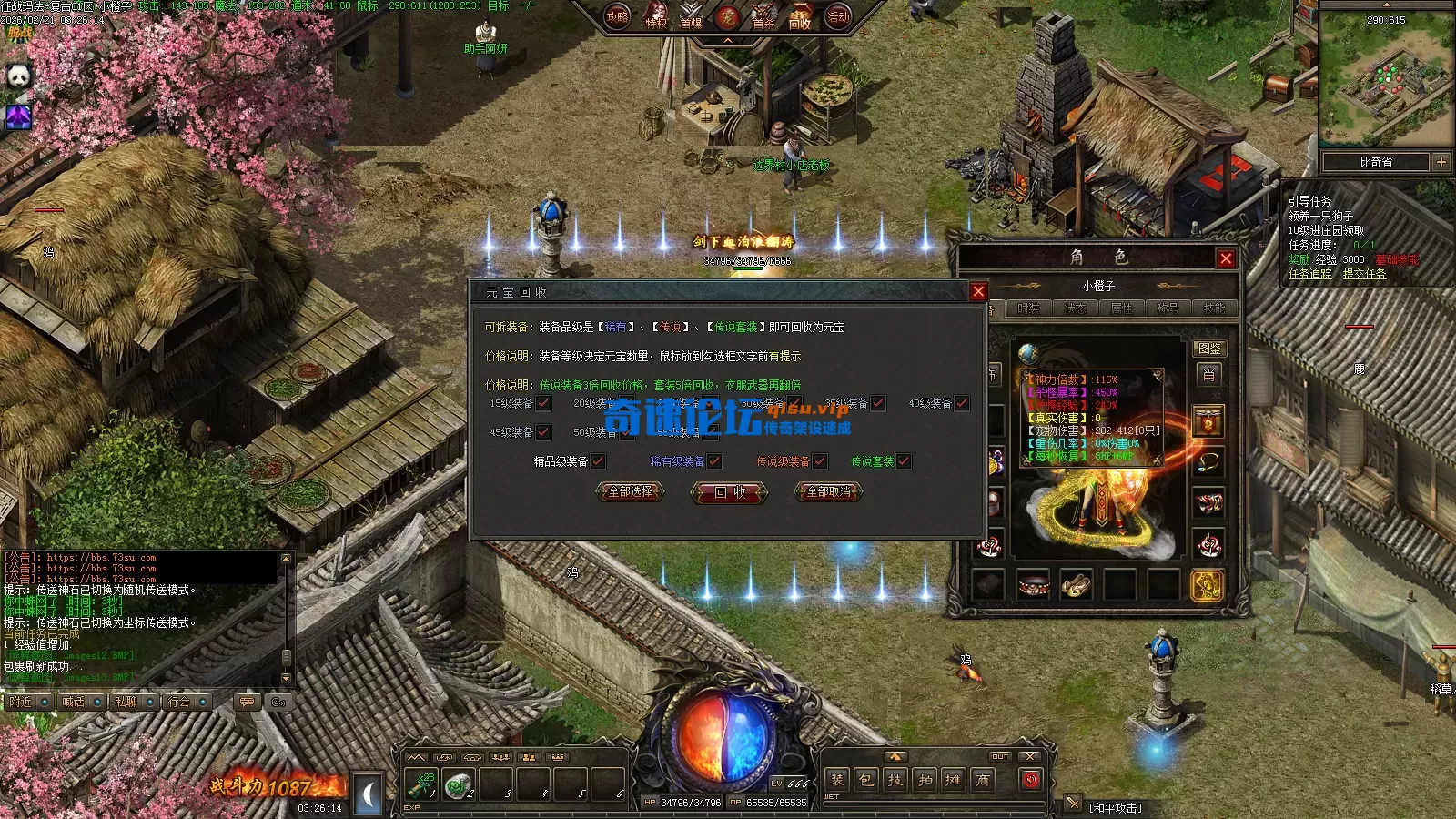Click the 回收 recycle confirm button
Image resolution: width=1456 pixels, height=819 pixels.
coord(730,492)
